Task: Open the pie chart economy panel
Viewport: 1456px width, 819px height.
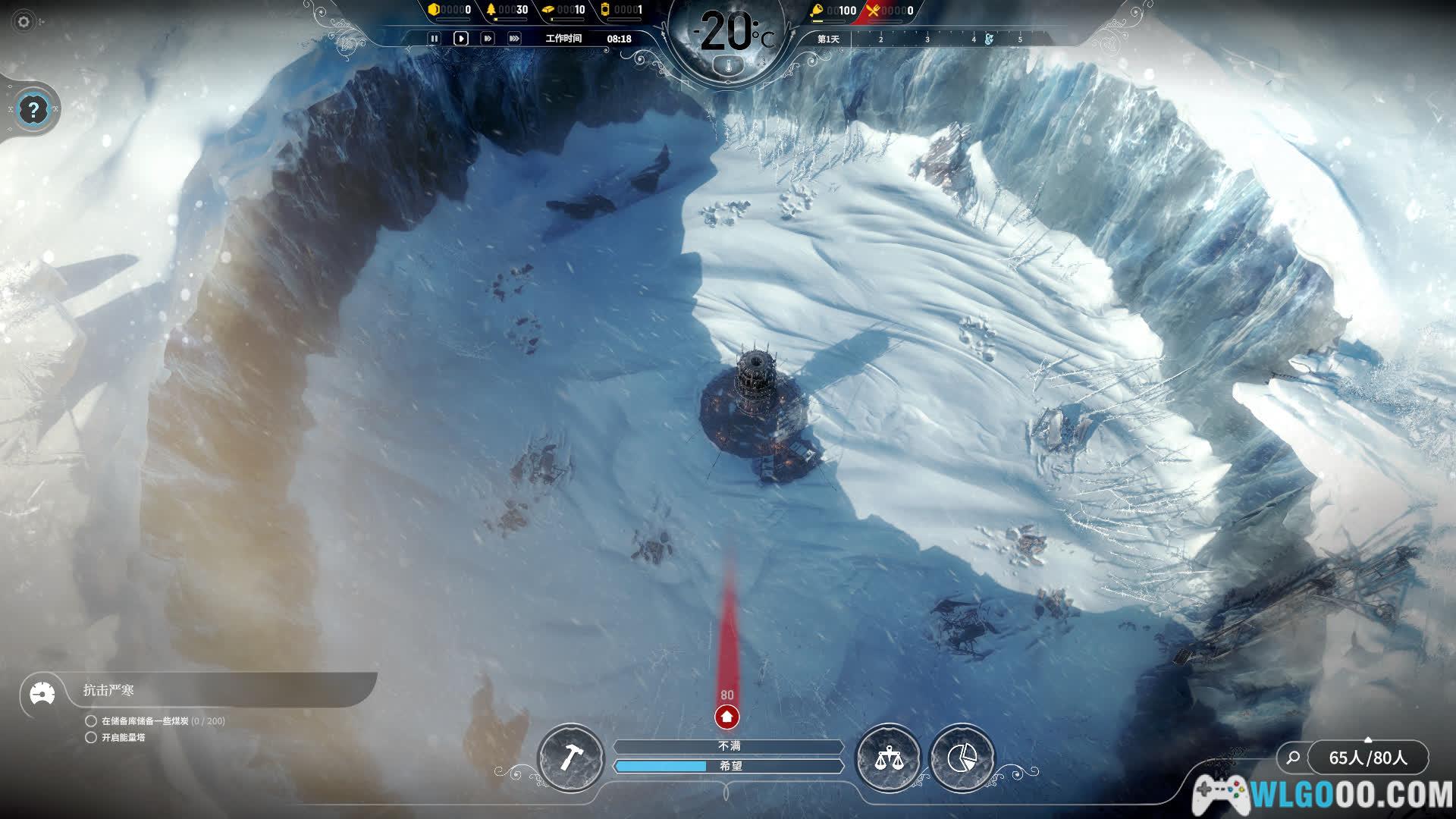Action: click(962, 757)
